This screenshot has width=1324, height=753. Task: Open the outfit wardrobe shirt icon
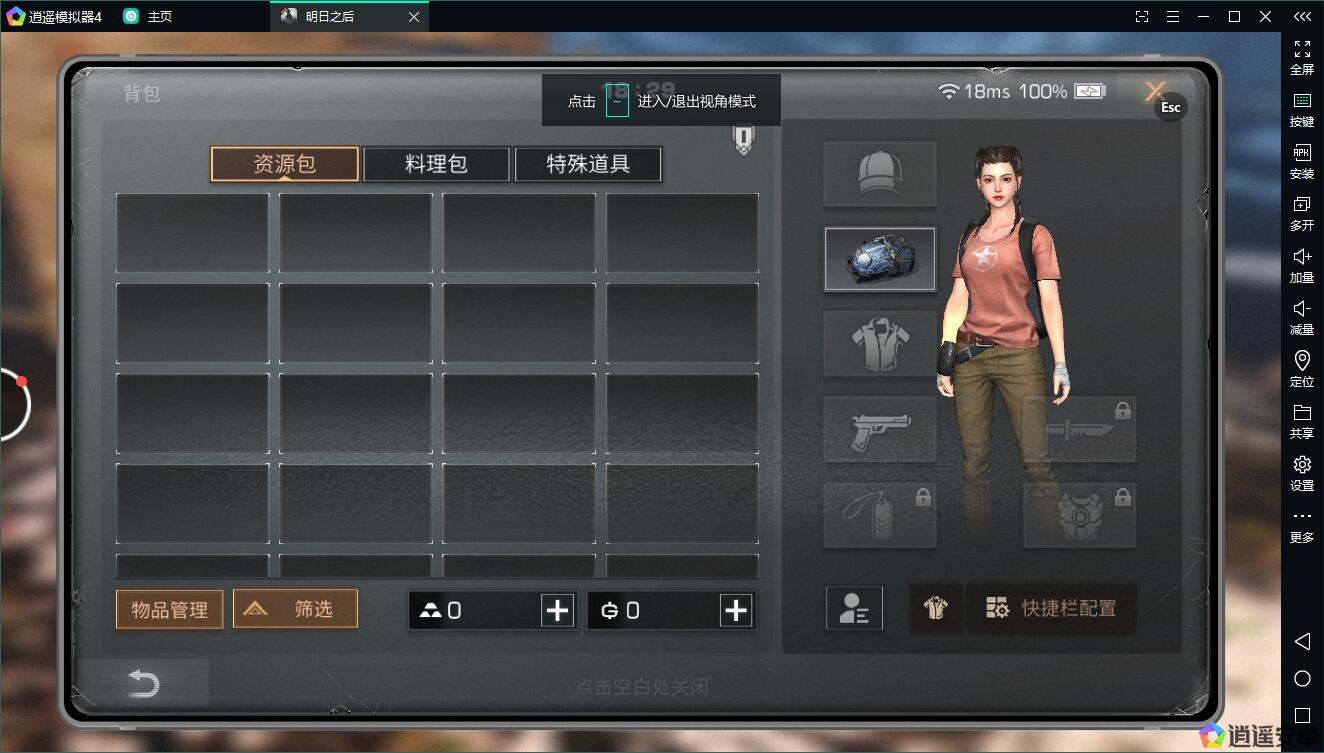(x=935, y=608)
